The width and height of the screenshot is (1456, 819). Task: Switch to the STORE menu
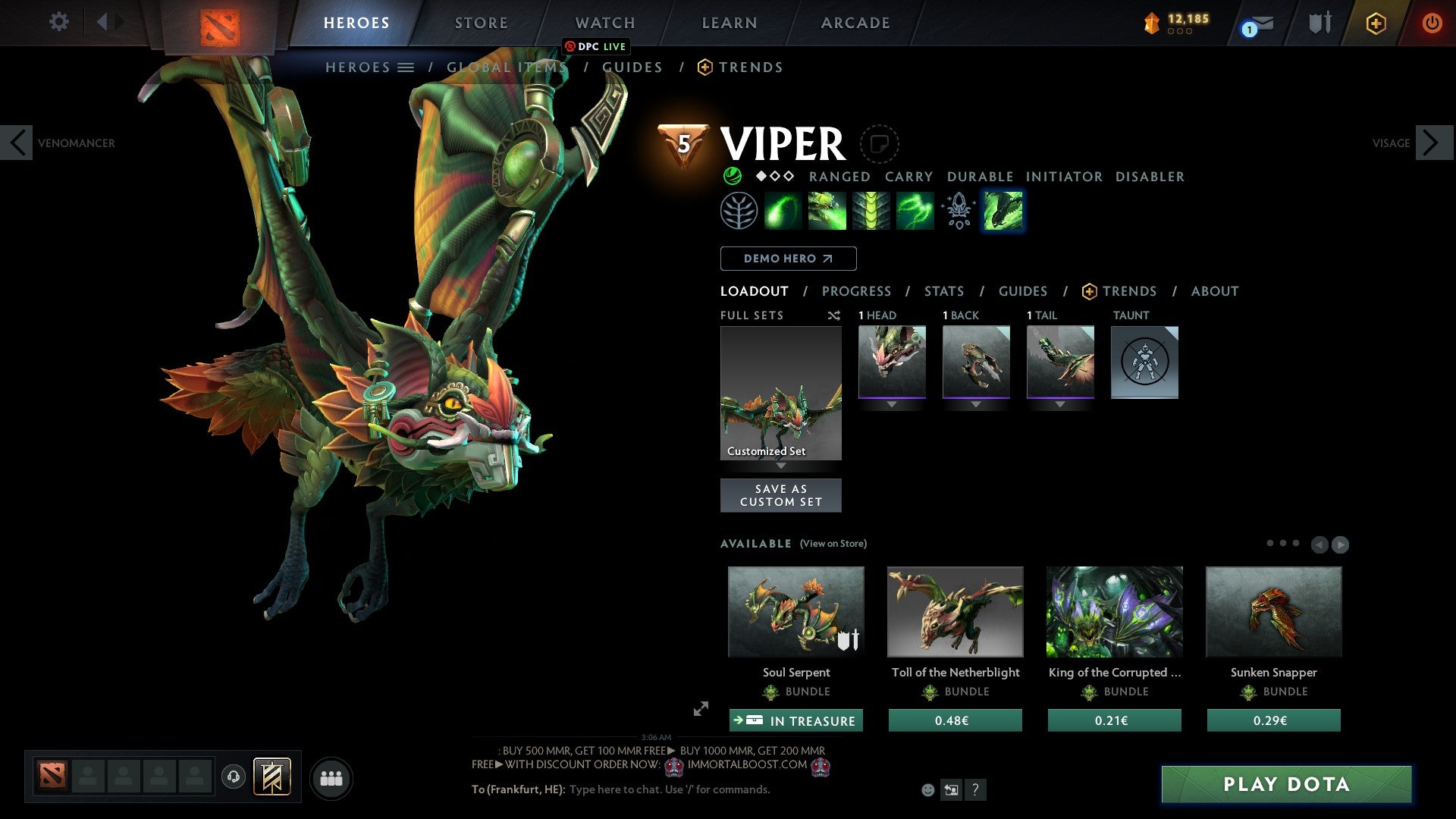481,23
